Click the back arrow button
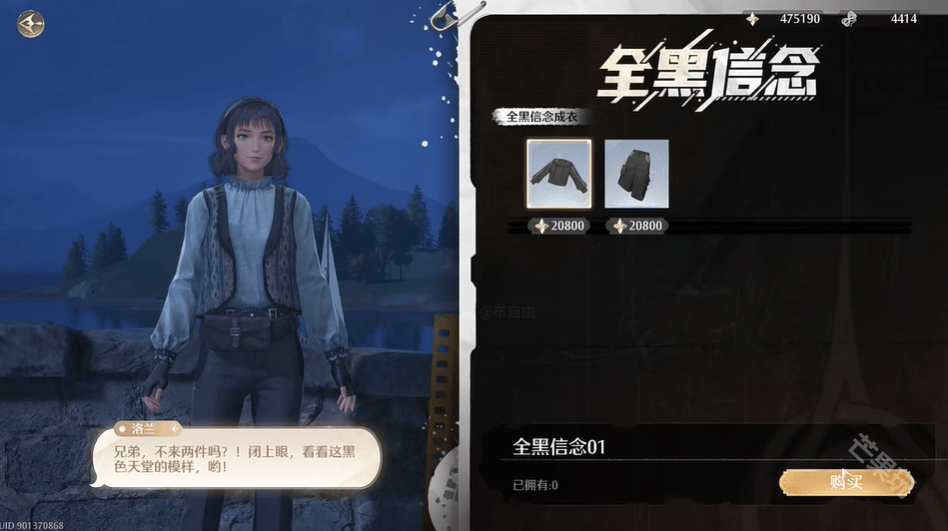This screenshot has width=948, height=531. 31,24
